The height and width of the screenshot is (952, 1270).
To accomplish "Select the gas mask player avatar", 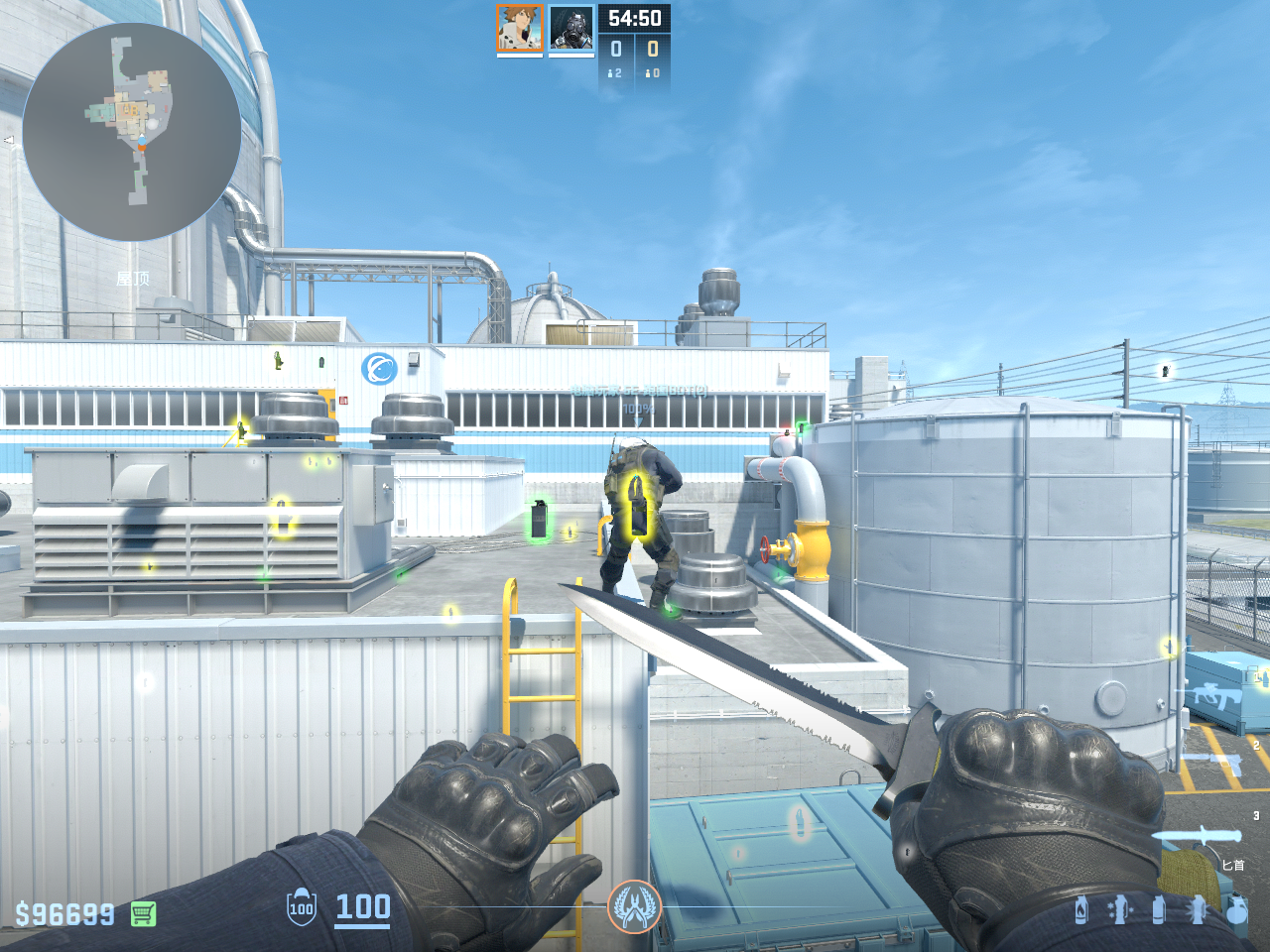I will pos(571,28).
